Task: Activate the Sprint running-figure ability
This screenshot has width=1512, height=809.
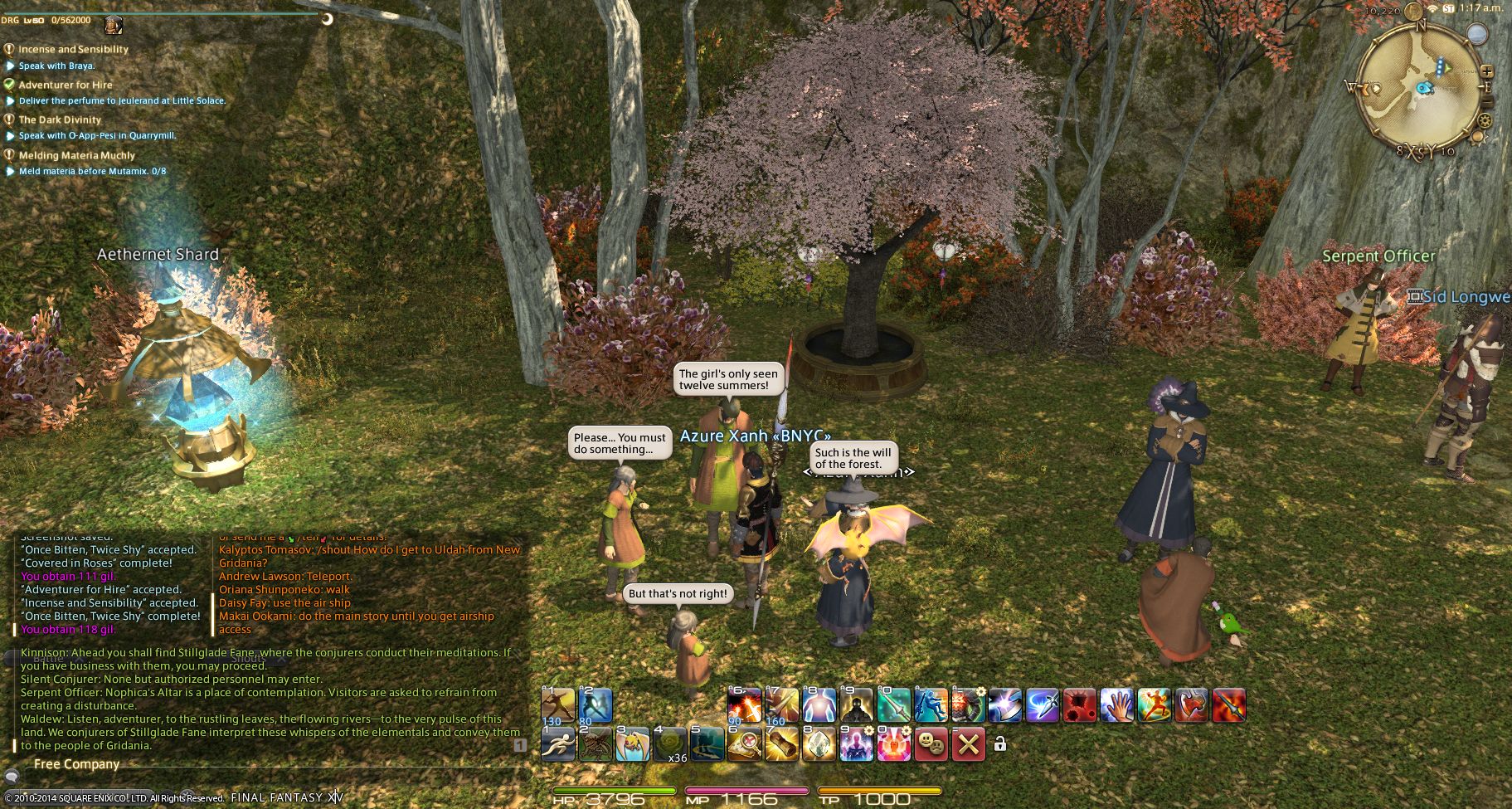Action: coord(557,745)
